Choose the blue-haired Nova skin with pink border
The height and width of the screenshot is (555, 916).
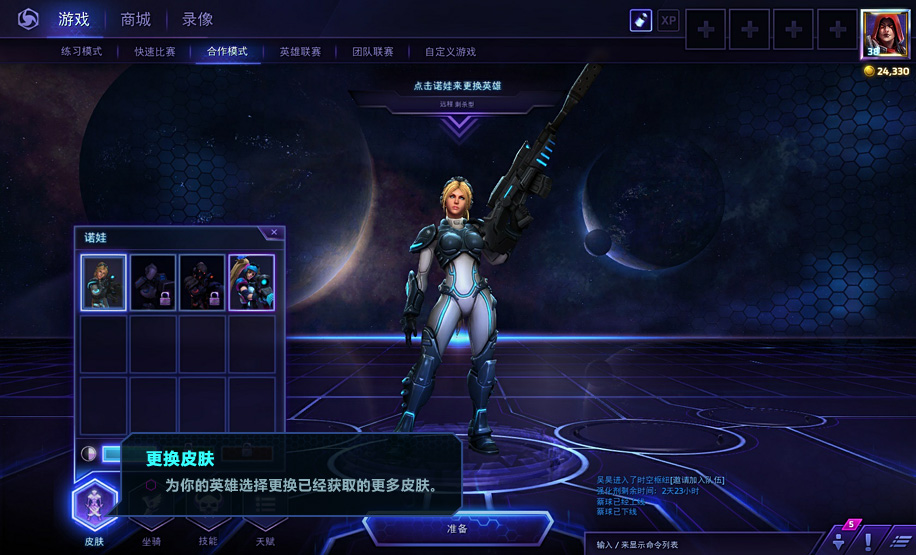[x=251, y=282]
